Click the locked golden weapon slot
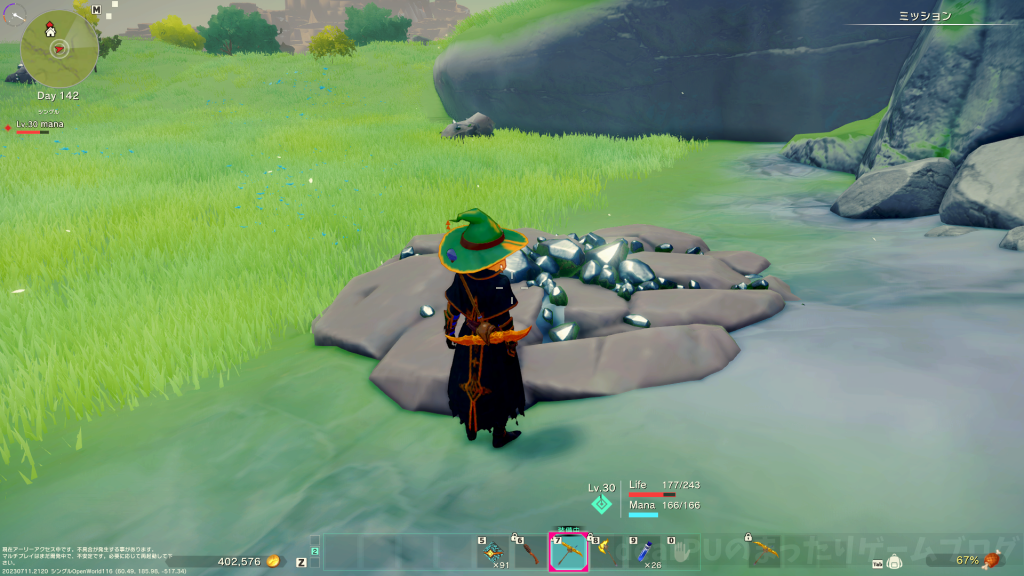The image size is (1024, 576). (764, 550)
